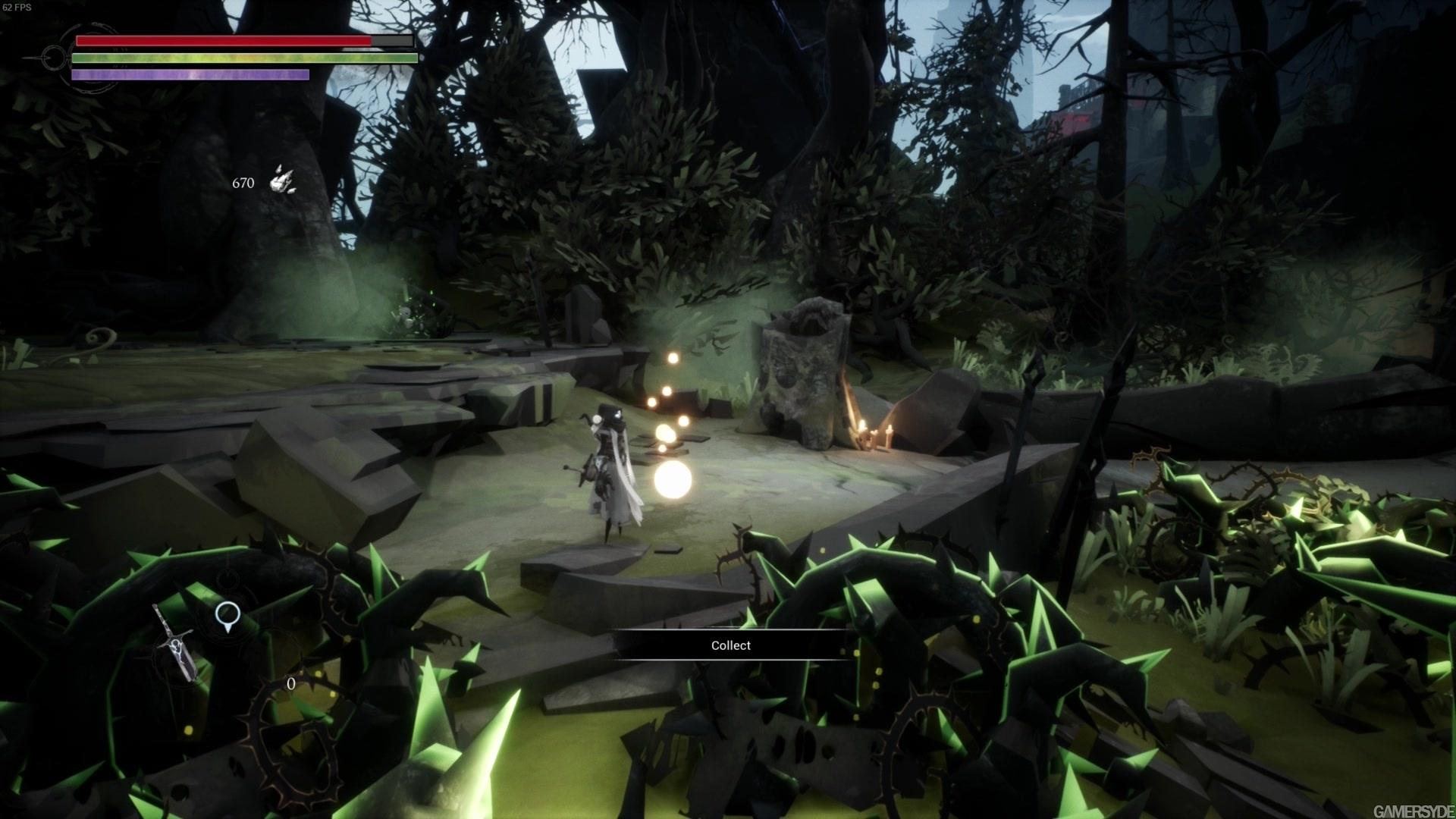The height and width of the screenshot is (819, 1456).
Task: Click the Collect prompt
Action: tap(731, 645)
